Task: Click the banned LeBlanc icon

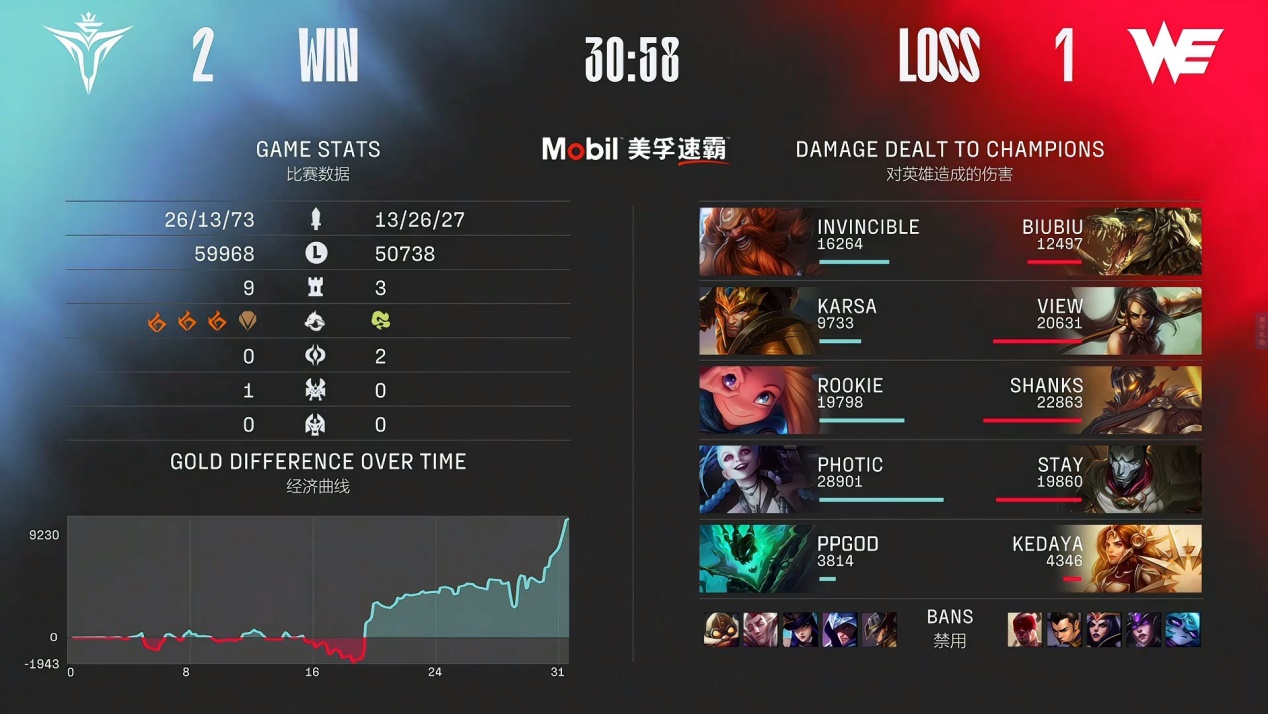Action: coord(1103,630)
